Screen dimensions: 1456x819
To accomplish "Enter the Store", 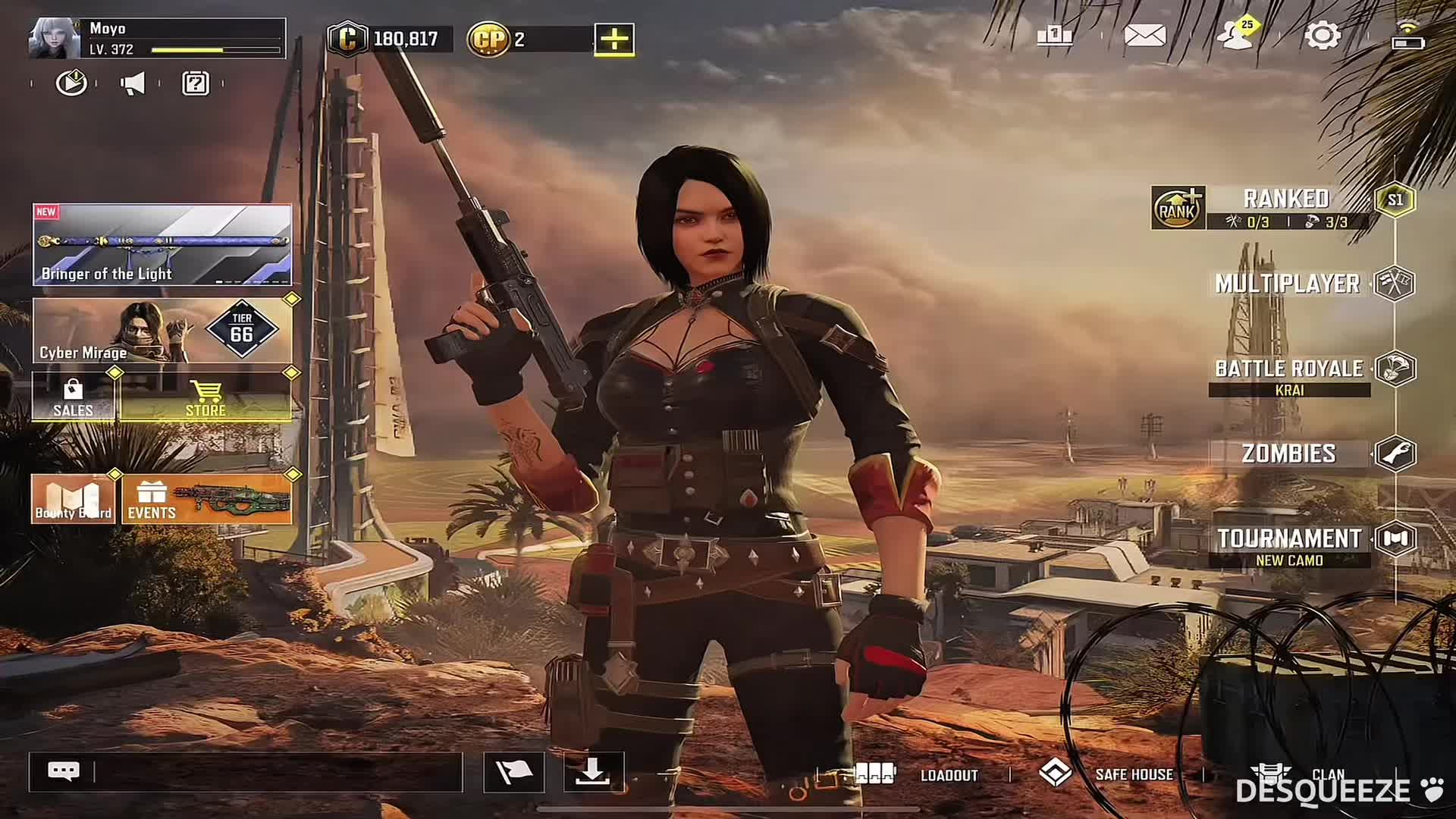I will pos(206,397).
